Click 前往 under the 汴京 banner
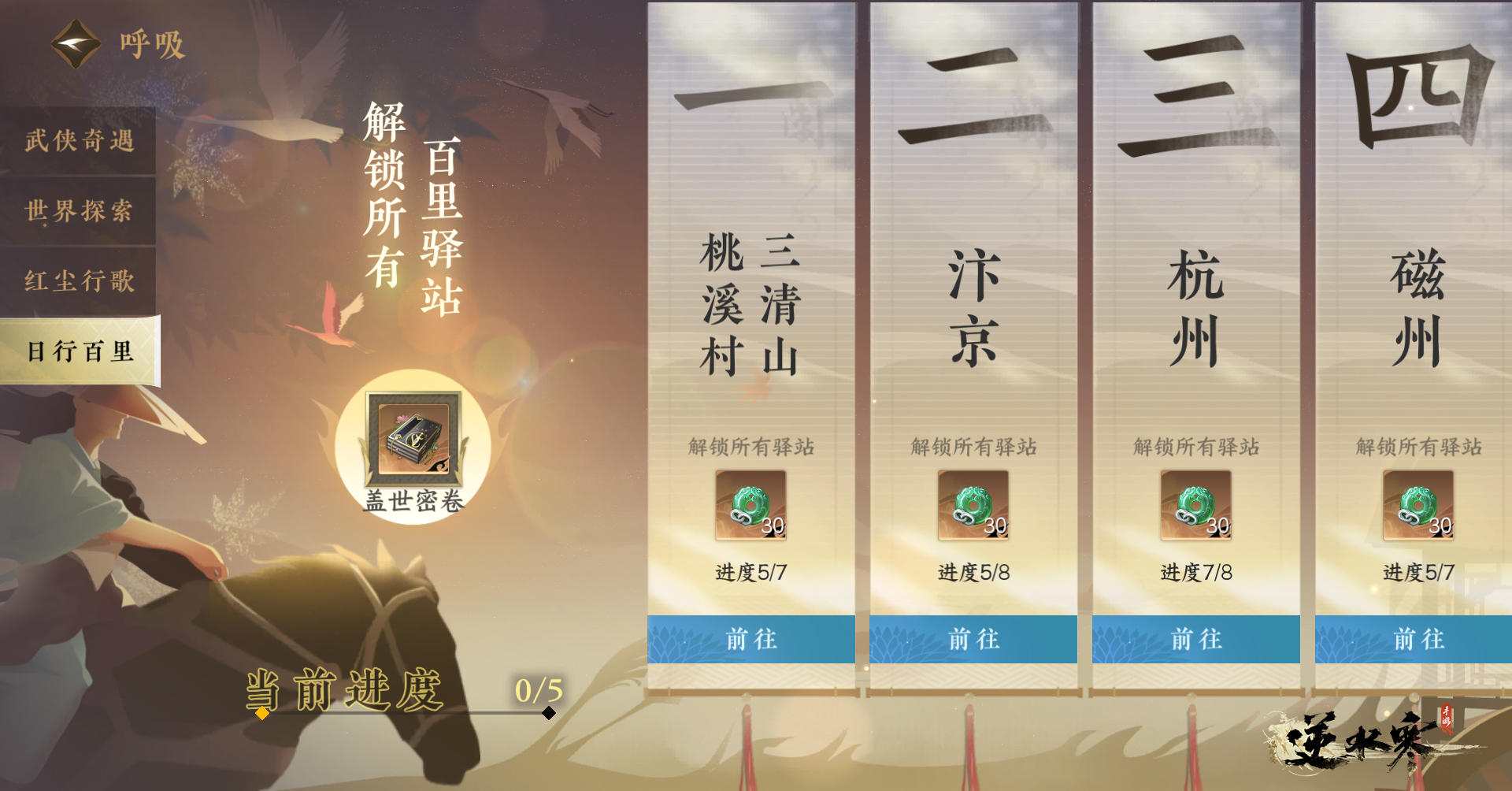Viewport: 1512px width, 791px height. click(973, 641)
